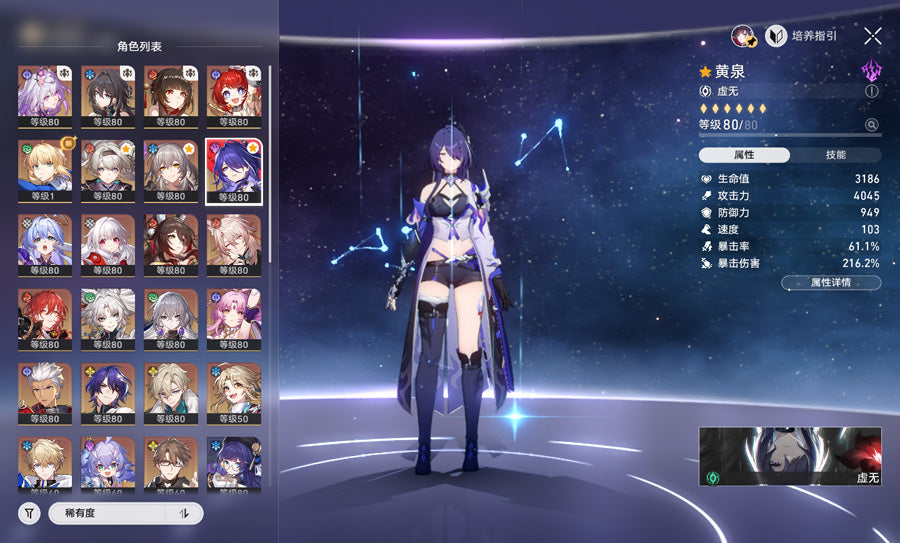900x543 pixels.
Task: Open the 培养指引 training guide
Action: tap(802, 36)
